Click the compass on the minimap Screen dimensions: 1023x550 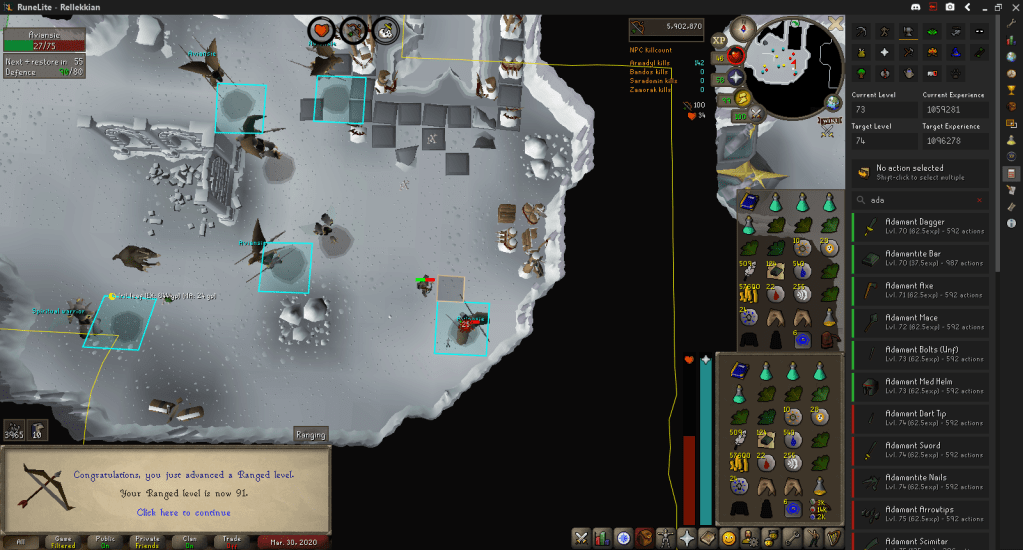pyautogui.click(x=744, y=27)
